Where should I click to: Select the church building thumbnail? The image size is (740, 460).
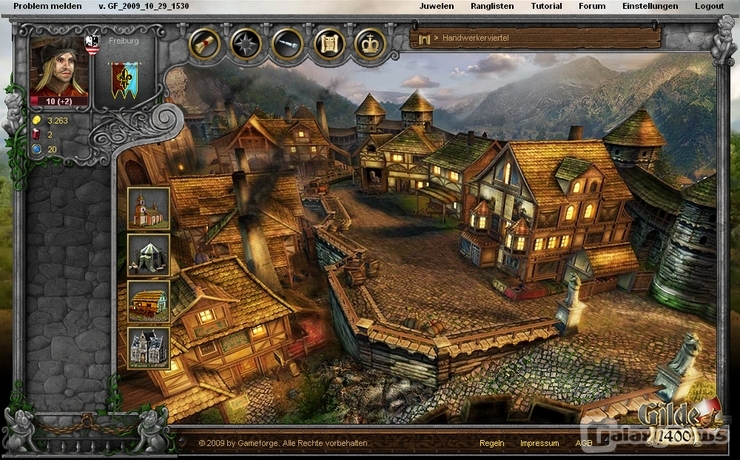(x=148, y=207)
